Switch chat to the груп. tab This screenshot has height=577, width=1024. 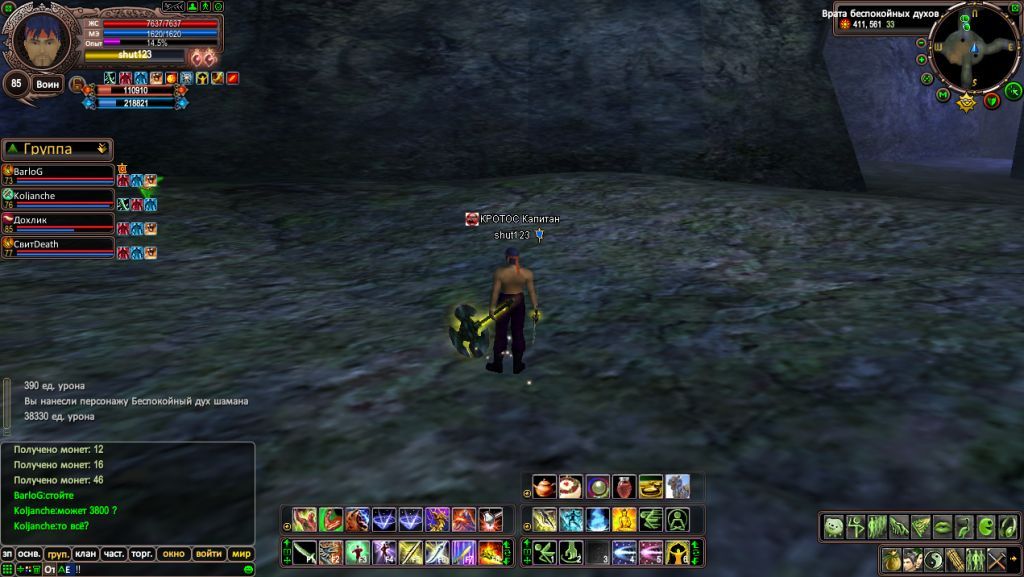point(58,554)
